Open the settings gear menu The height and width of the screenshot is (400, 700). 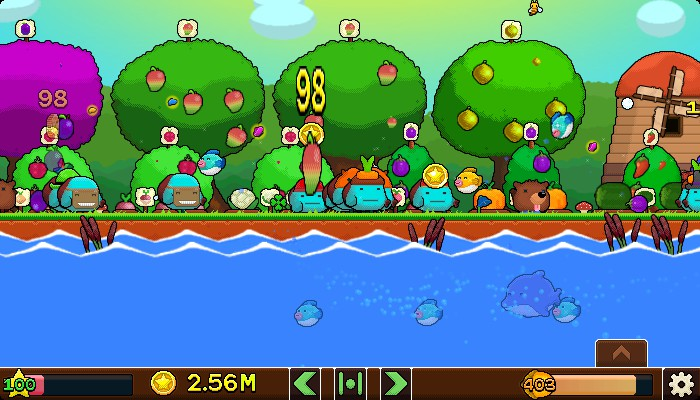pos(681,383)
